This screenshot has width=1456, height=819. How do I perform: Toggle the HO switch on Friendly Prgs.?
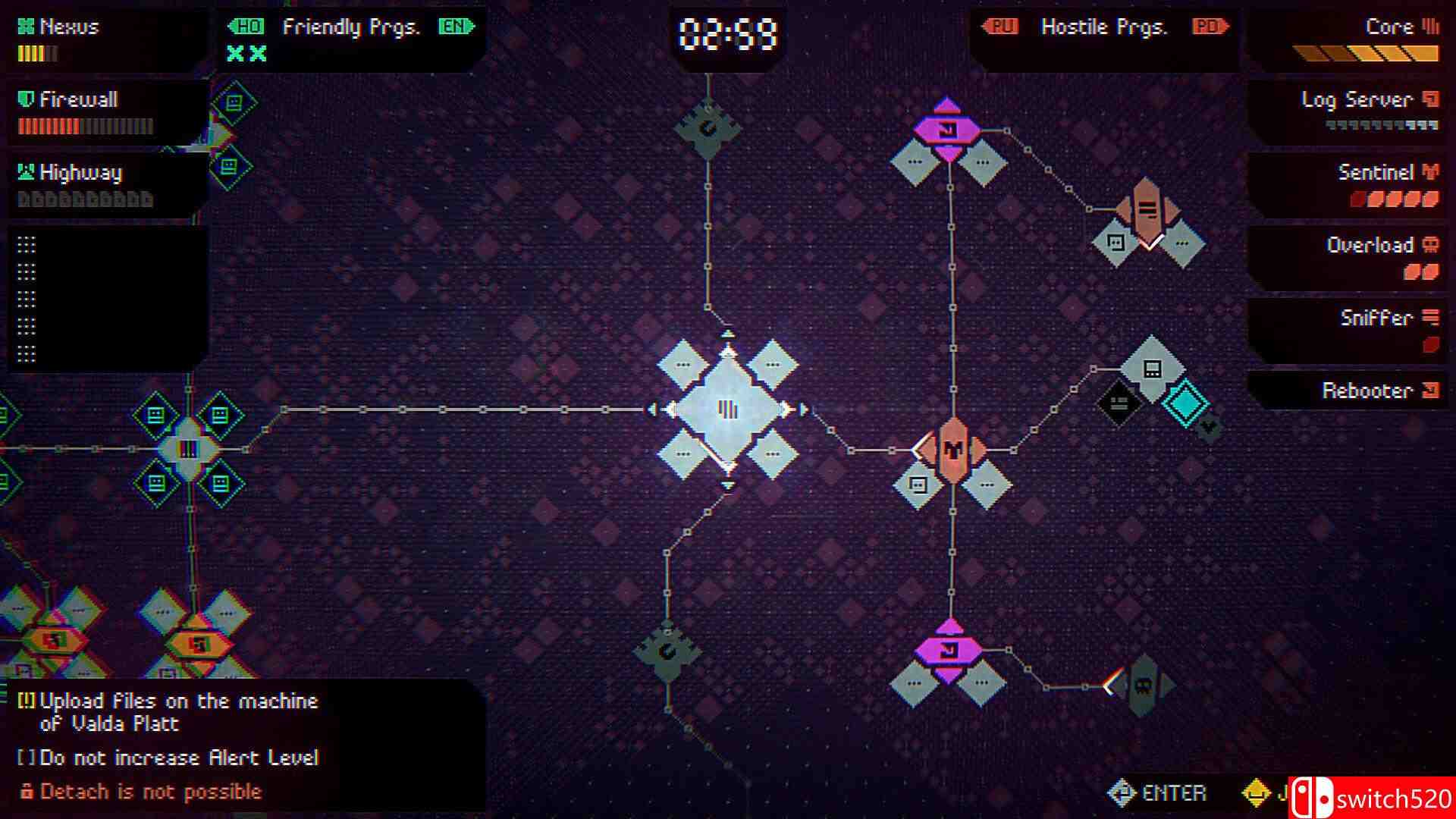[248, 27]
